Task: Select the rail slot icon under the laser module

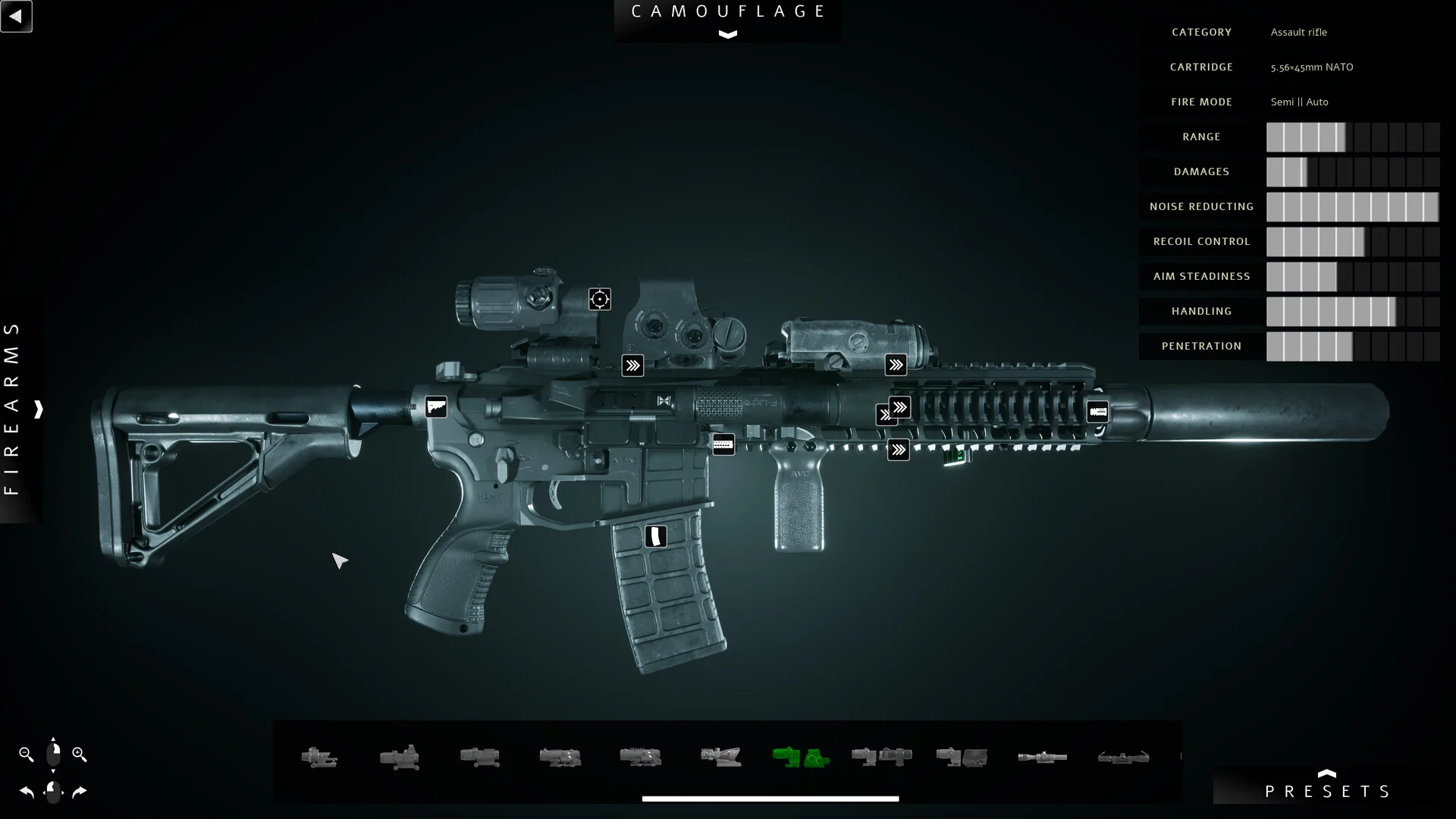Action: [x=896, y=365]
